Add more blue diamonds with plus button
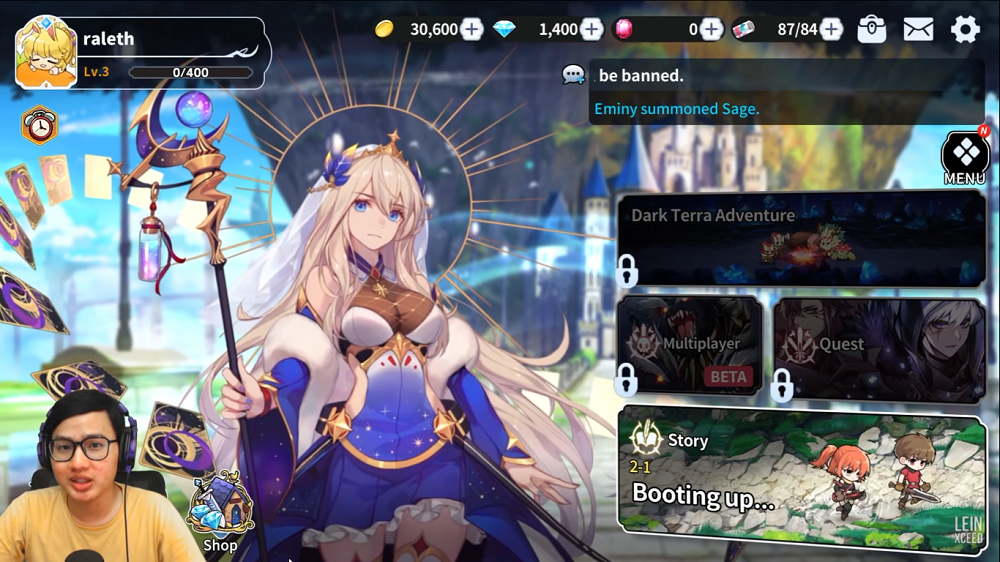This screenshot has height=562, width=1000. [592, 29]
